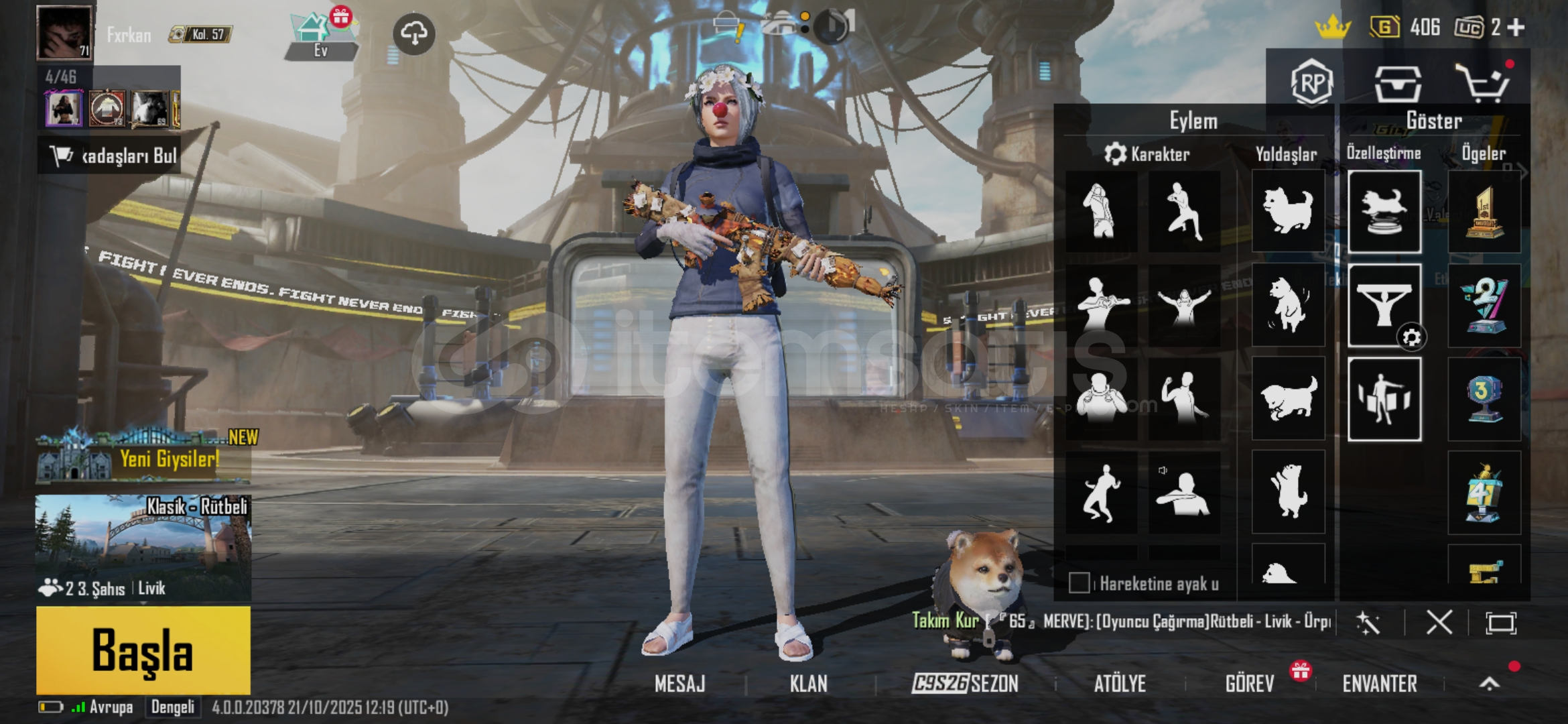Start the match with the Başla button
The height and width of the screenshot is (724, 1568).
click(x=143, y=650)
